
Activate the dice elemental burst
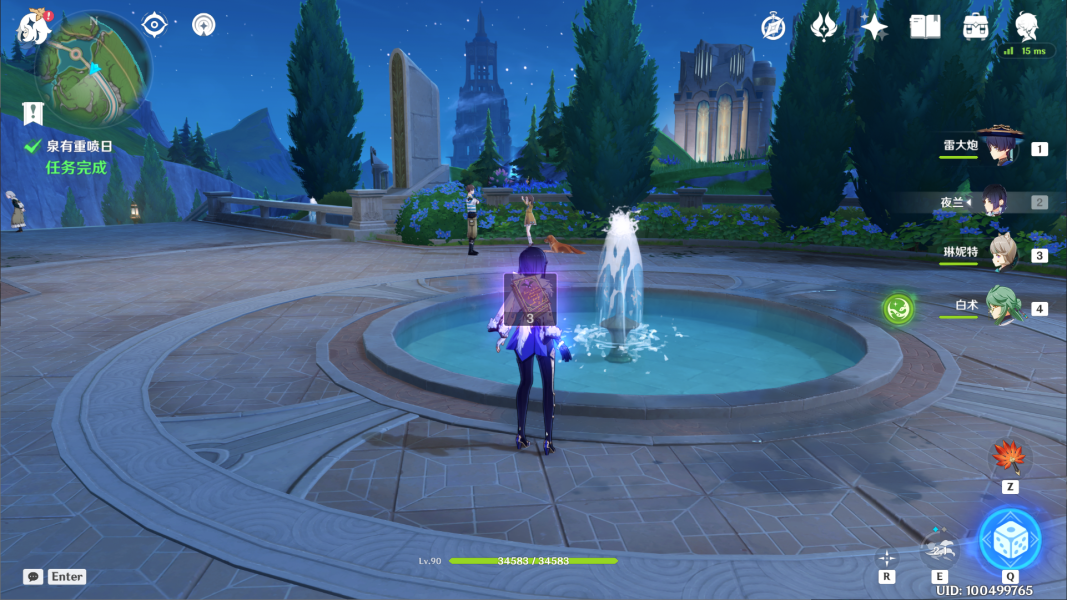click(1009, 539)
